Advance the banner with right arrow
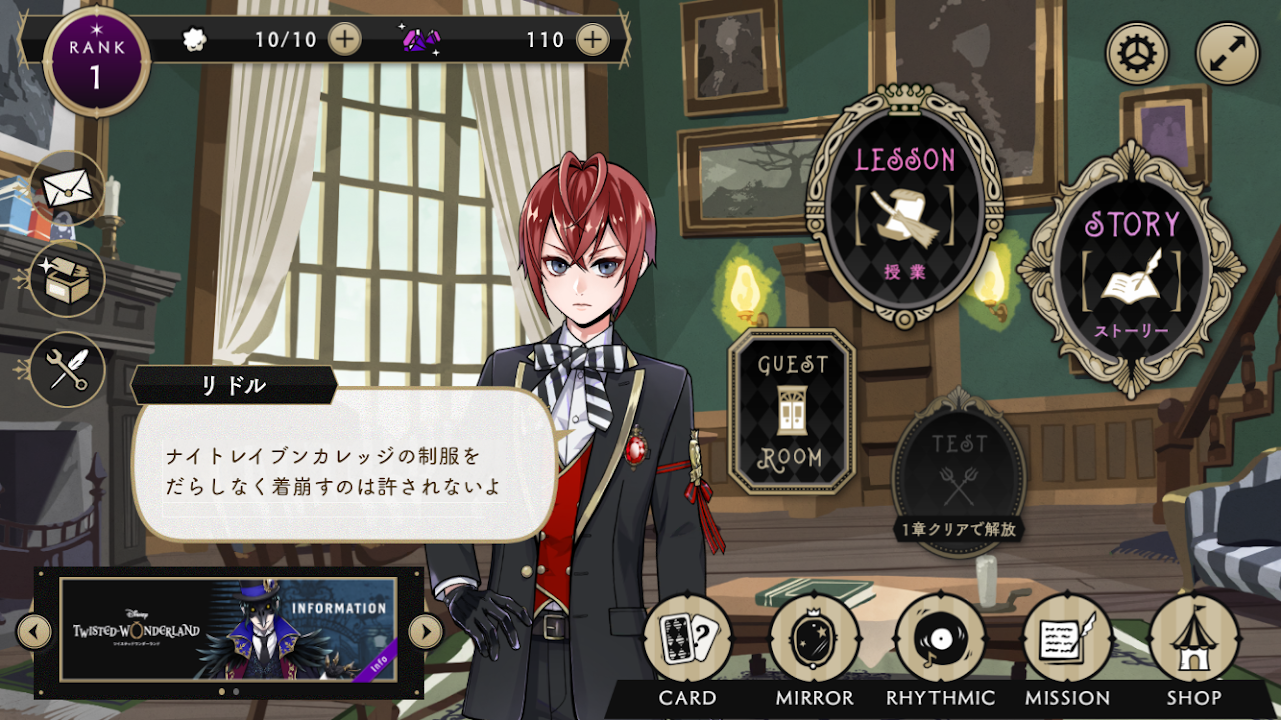Screen dimensions: 1281x720 [x=425, y=631]
